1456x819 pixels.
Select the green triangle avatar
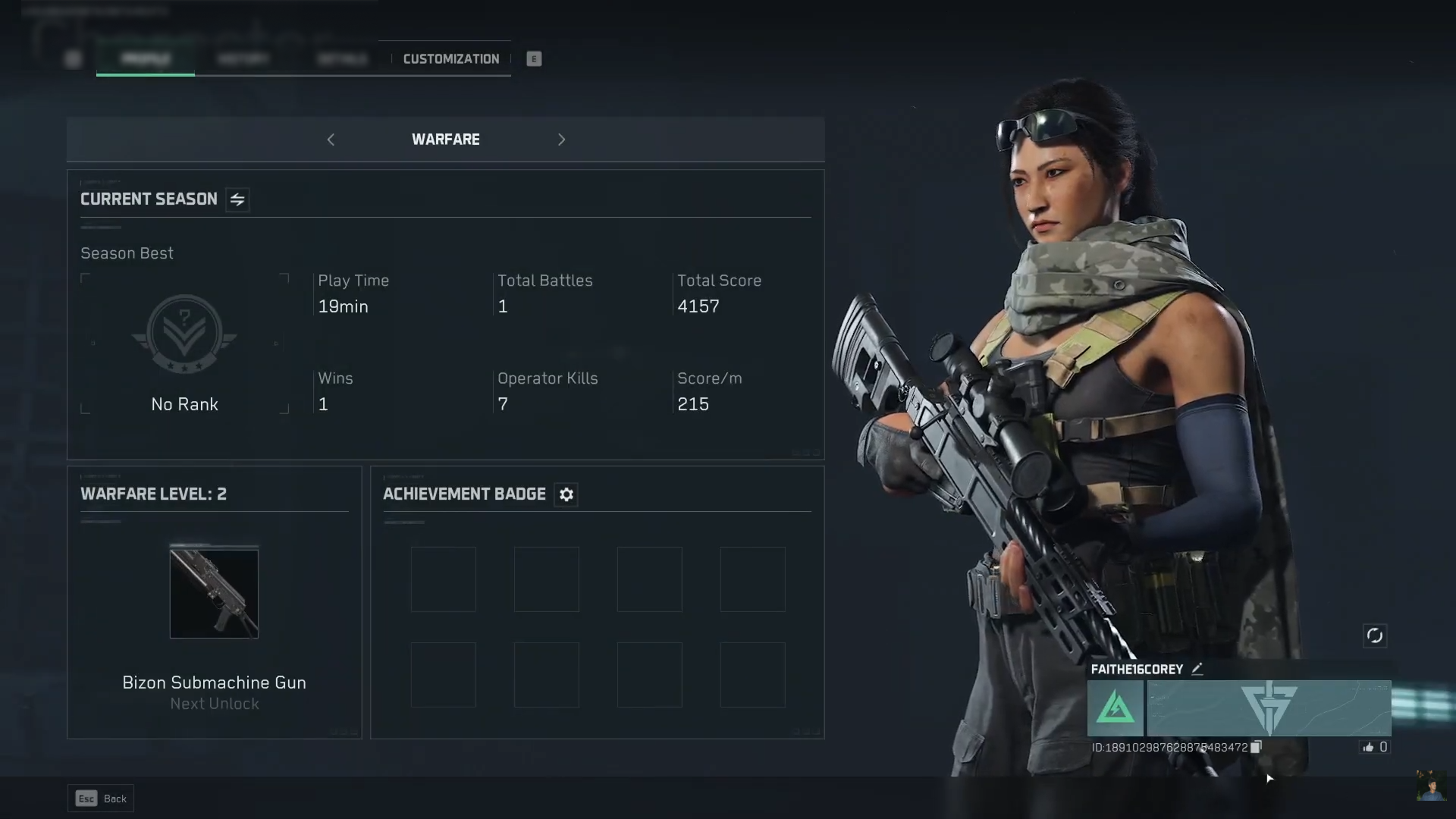1115,708
